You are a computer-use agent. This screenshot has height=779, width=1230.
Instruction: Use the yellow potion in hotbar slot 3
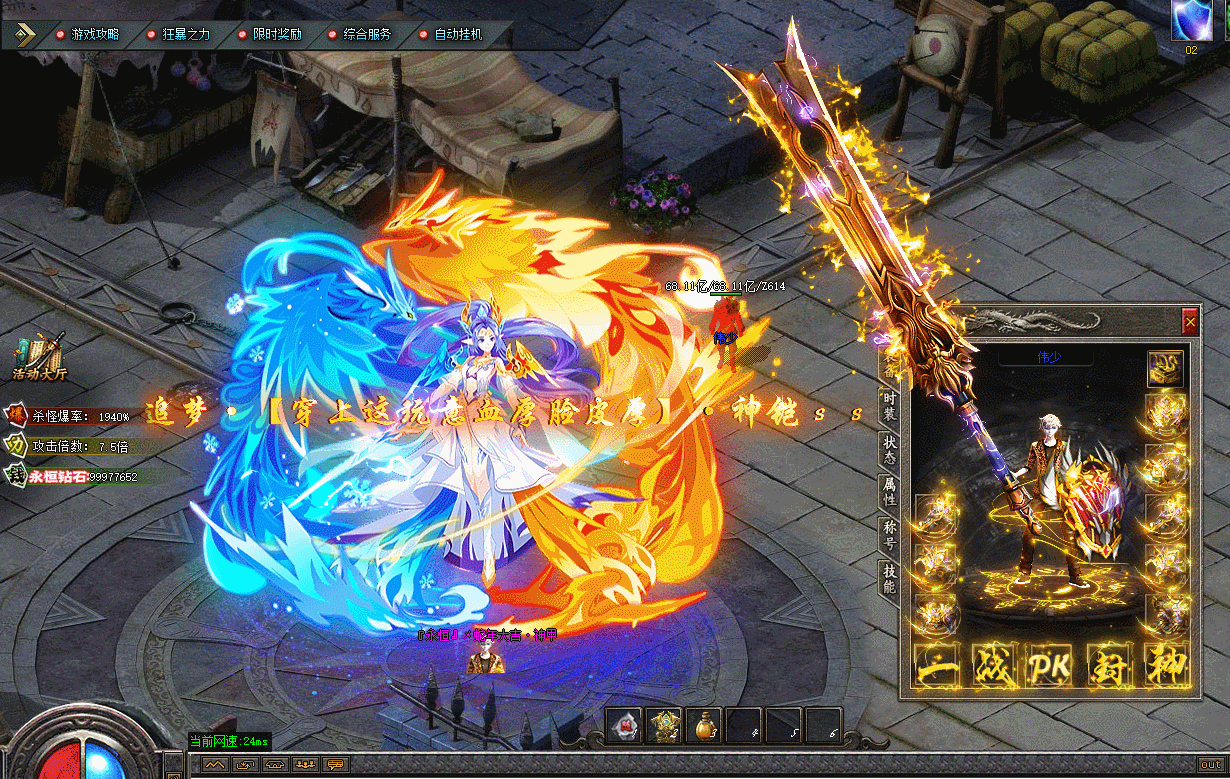703,725
